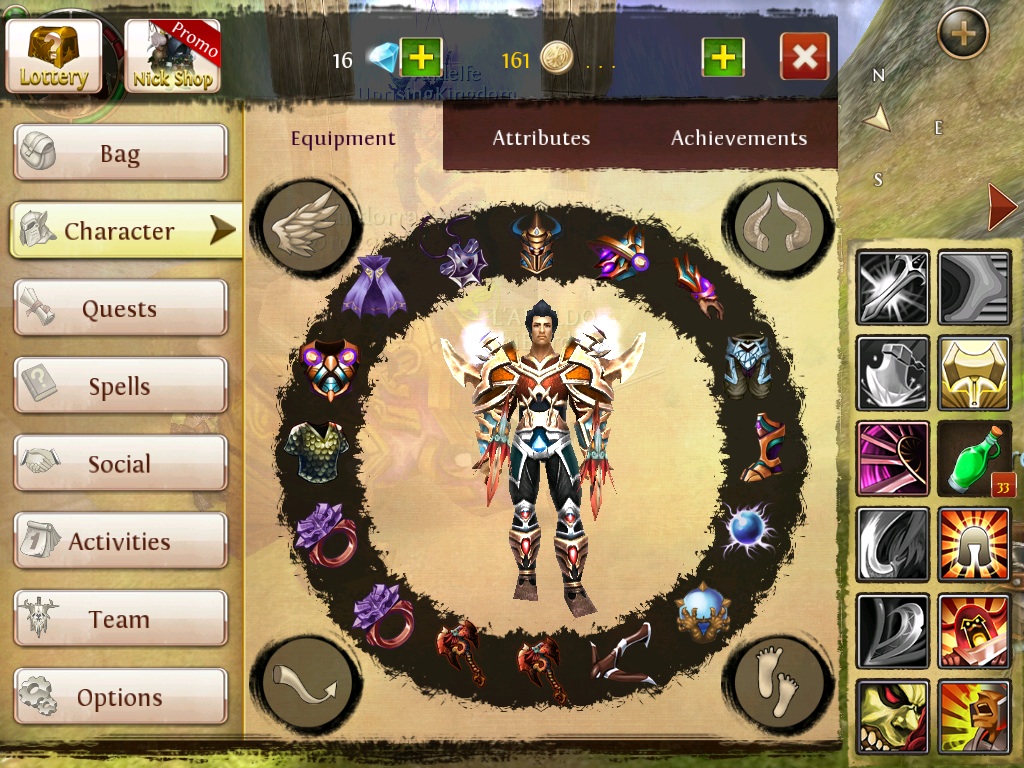This screenshot has width=1024, height=768.
Task: Open the Lottery chest
Action: [54, 55]
